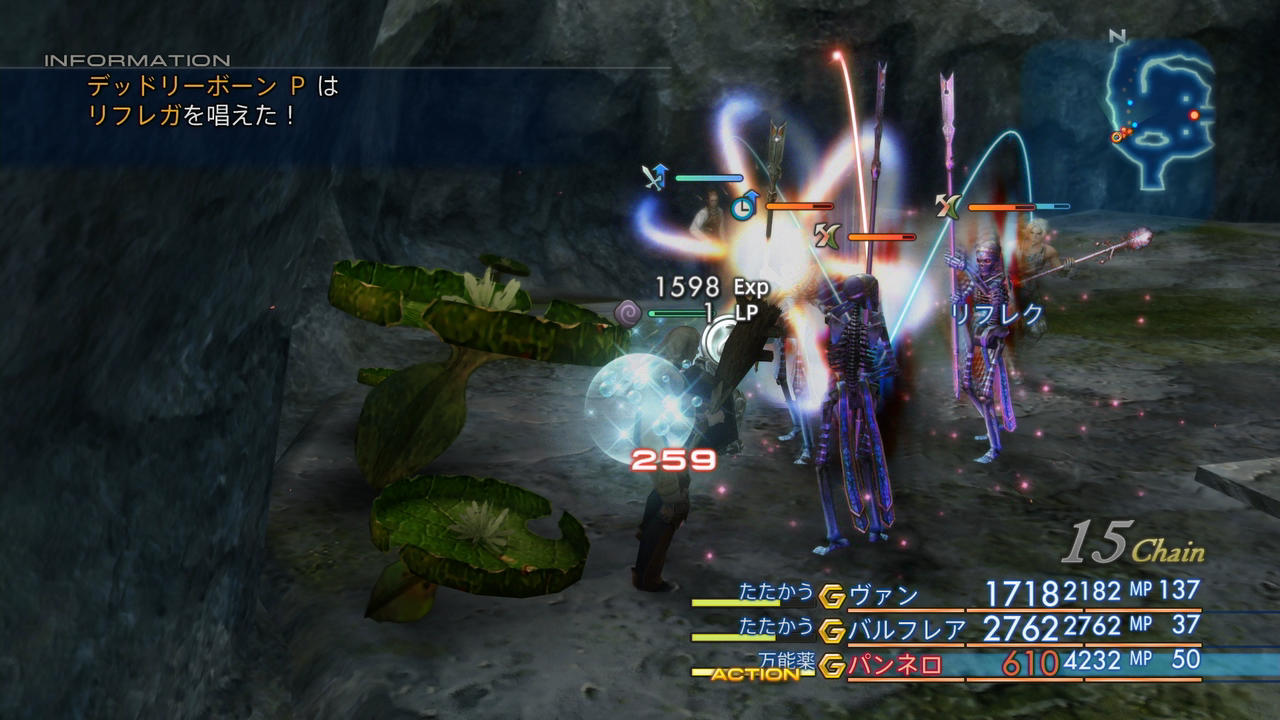Toggle gambit icon beside ヴァン
Screen dimensions: 1280x720
click(832, 596)
